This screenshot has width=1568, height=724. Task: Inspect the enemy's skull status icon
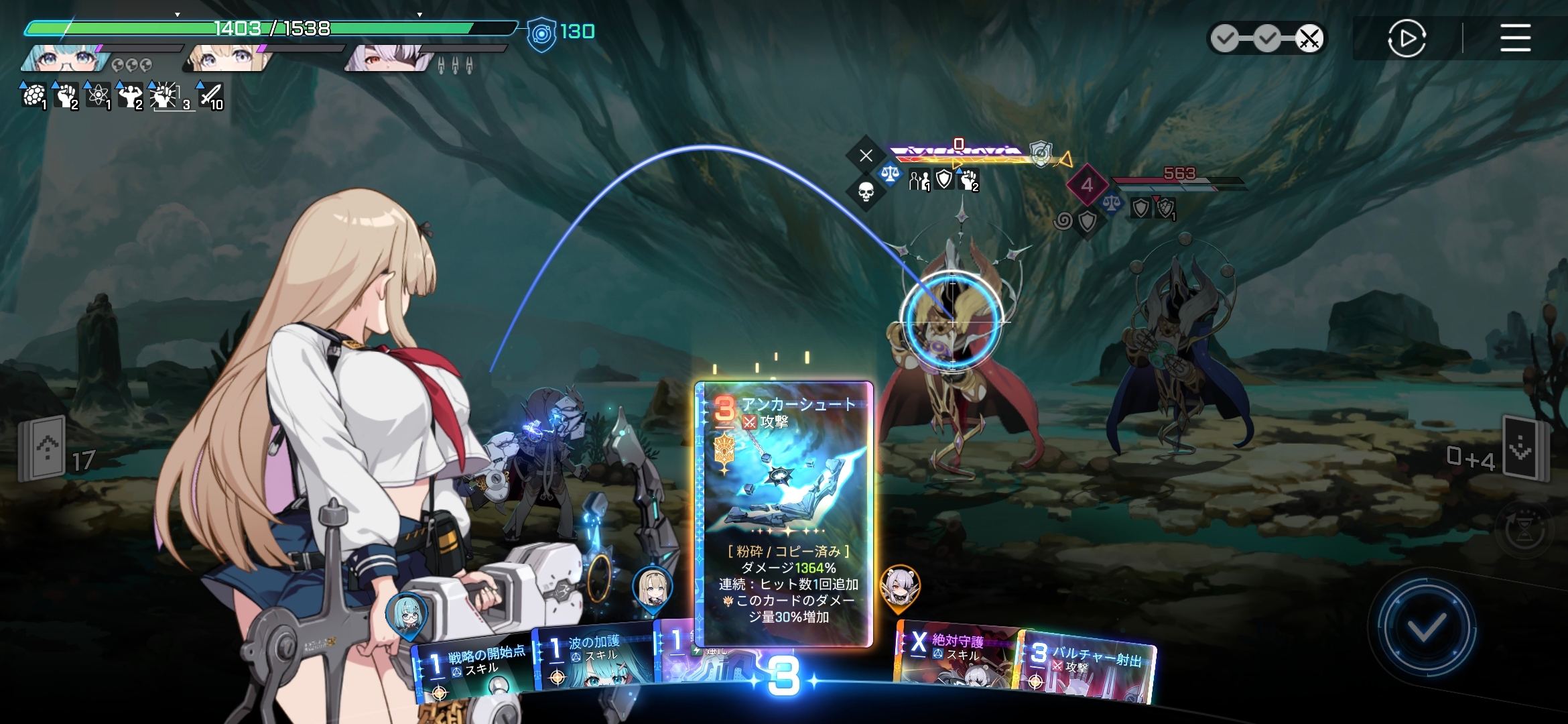tap(866, 192)
